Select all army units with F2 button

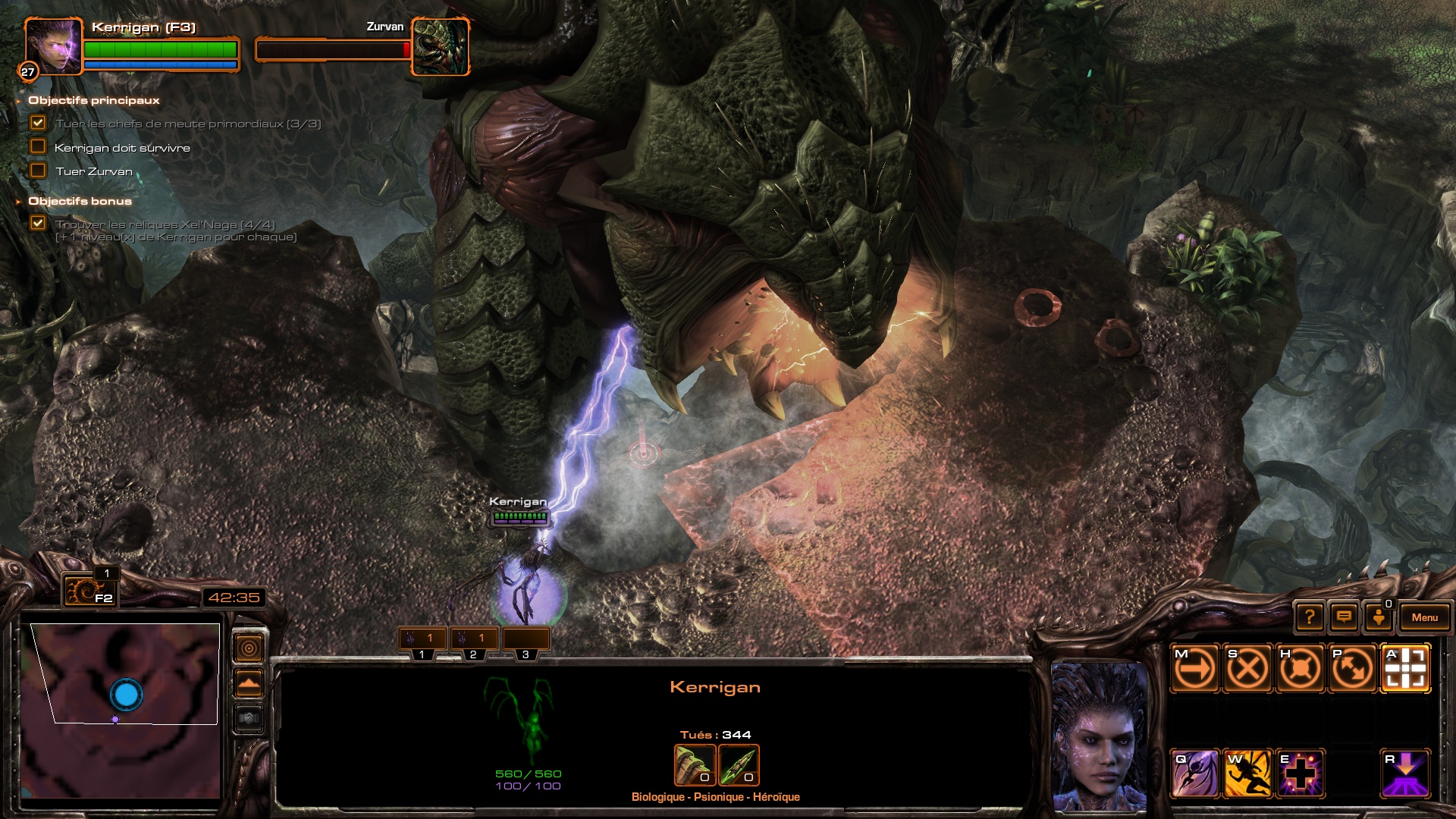click(89, 590)
